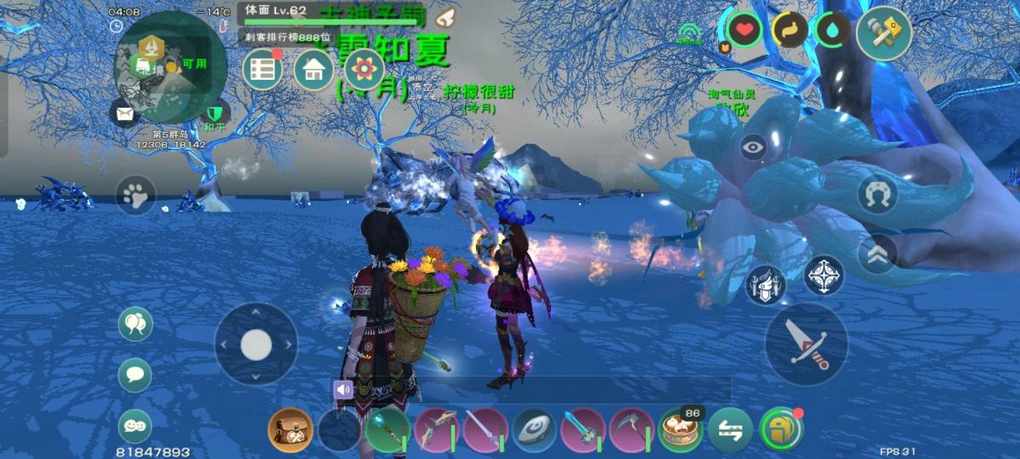Select the blue sword hotbar slot
This screenshot has height=459, width=1020.
[x=583, y=431]
